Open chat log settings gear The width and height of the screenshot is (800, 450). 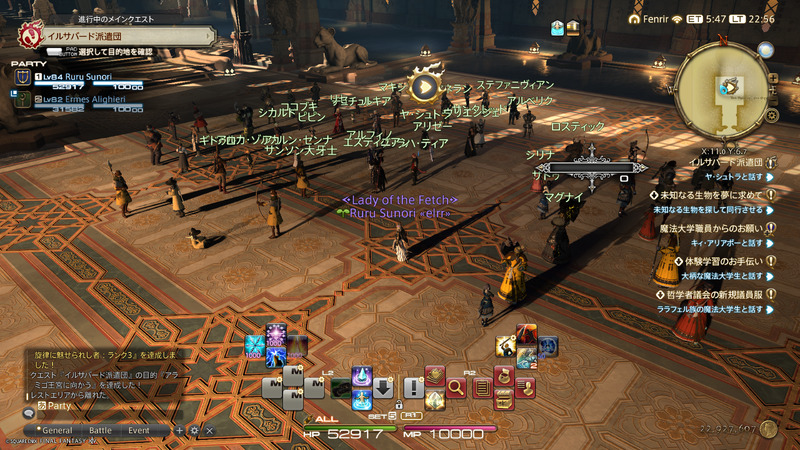[x=194, y=430]
